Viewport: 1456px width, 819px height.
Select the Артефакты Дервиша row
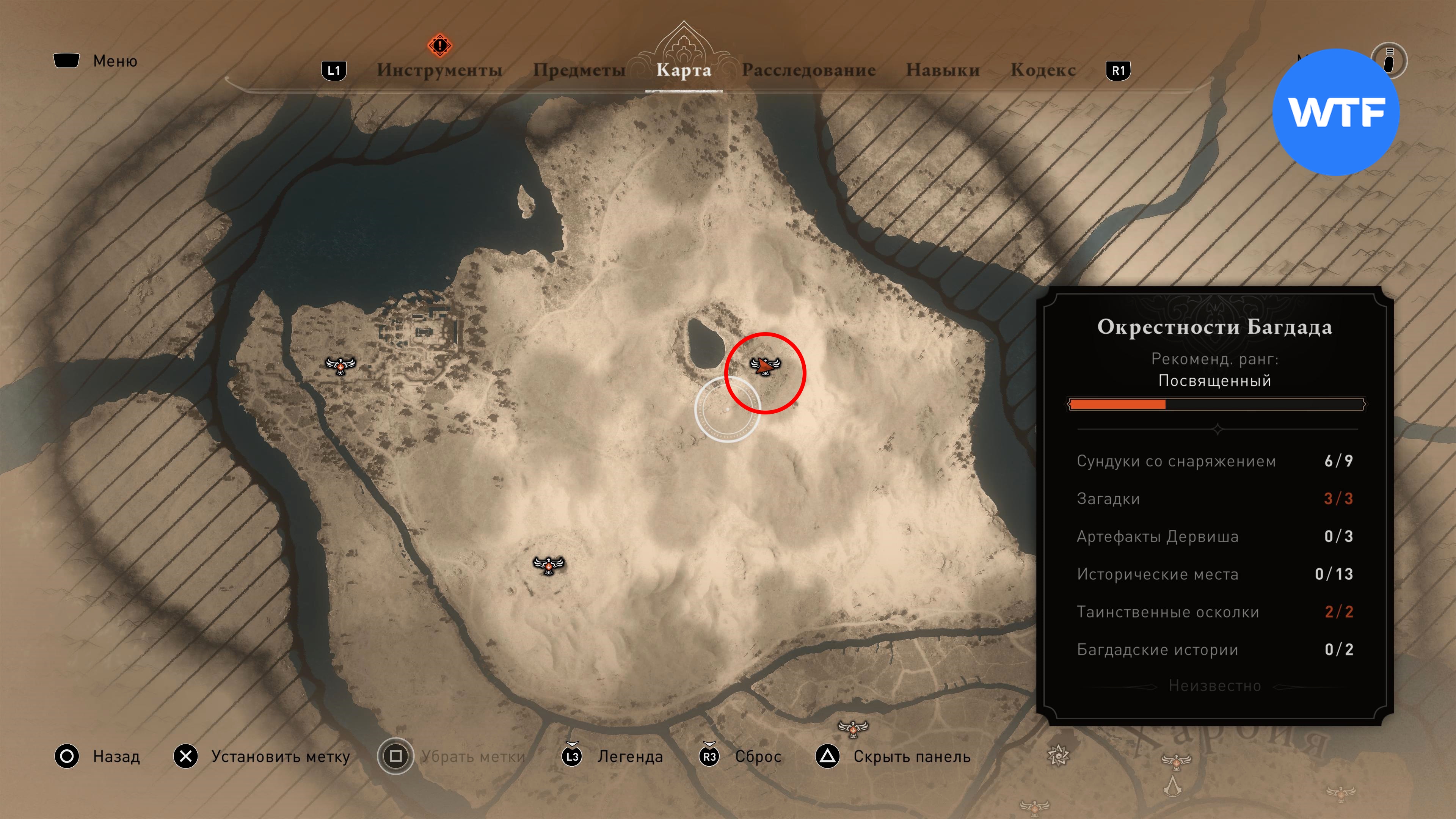[1214, 537]
